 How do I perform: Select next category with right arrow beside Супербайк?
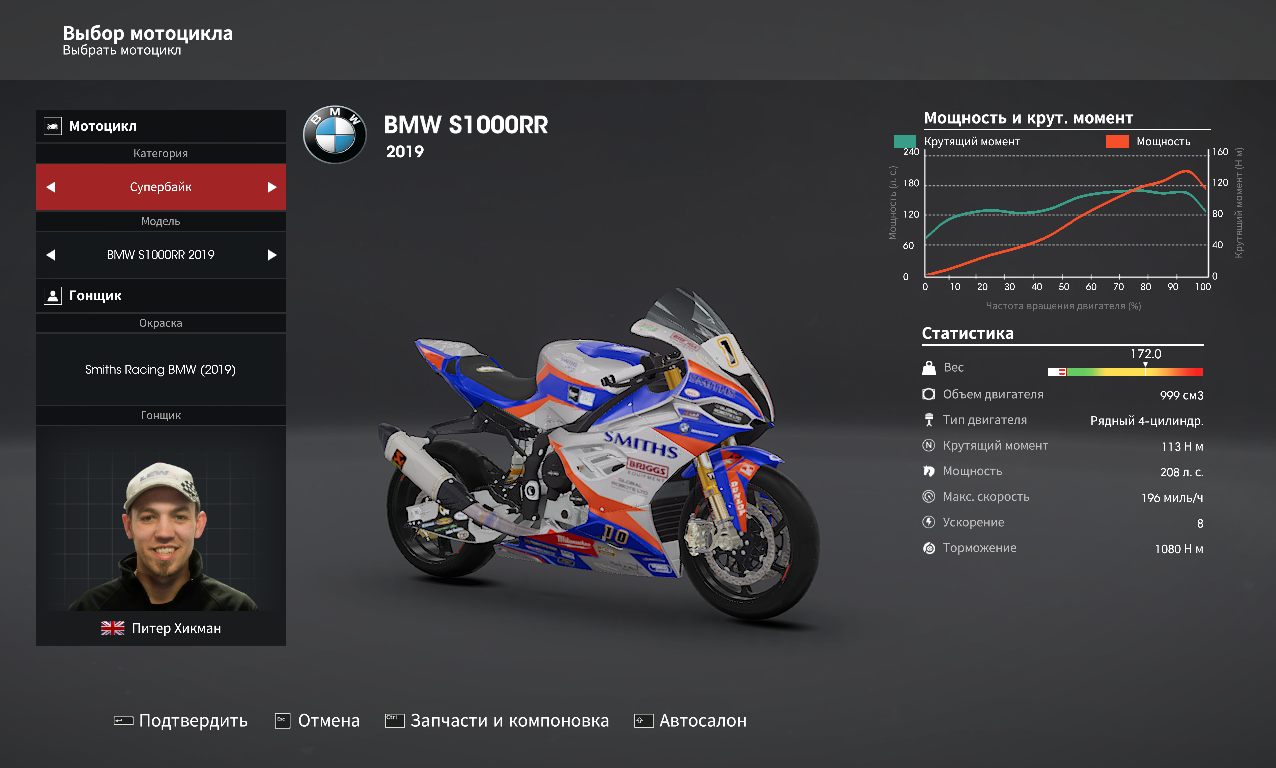point(271,187)
